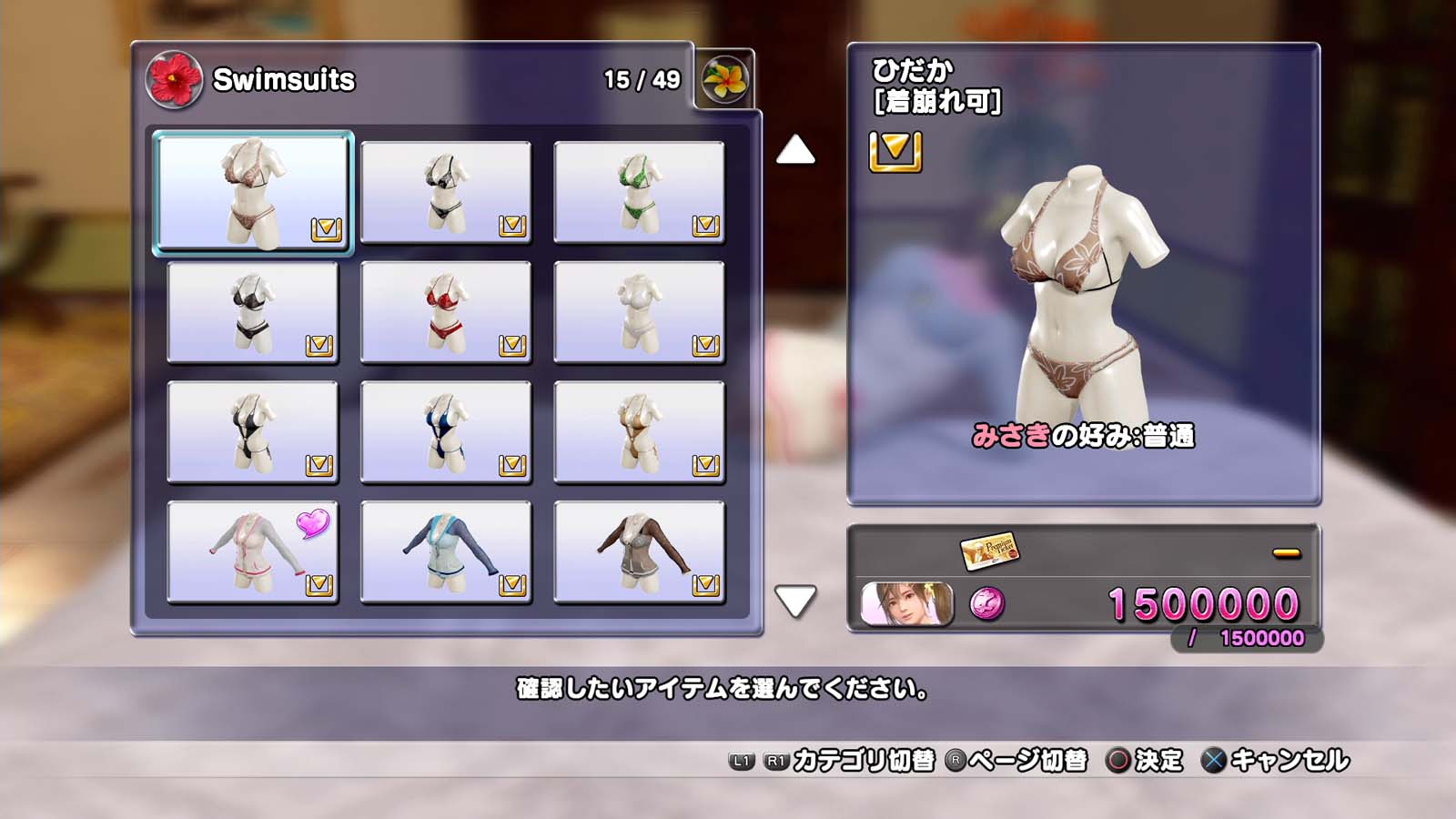Choose the green bikini swimsuit
This screenshot has width=1456, height=819.
pyautogui.click(x=639, y=192)
